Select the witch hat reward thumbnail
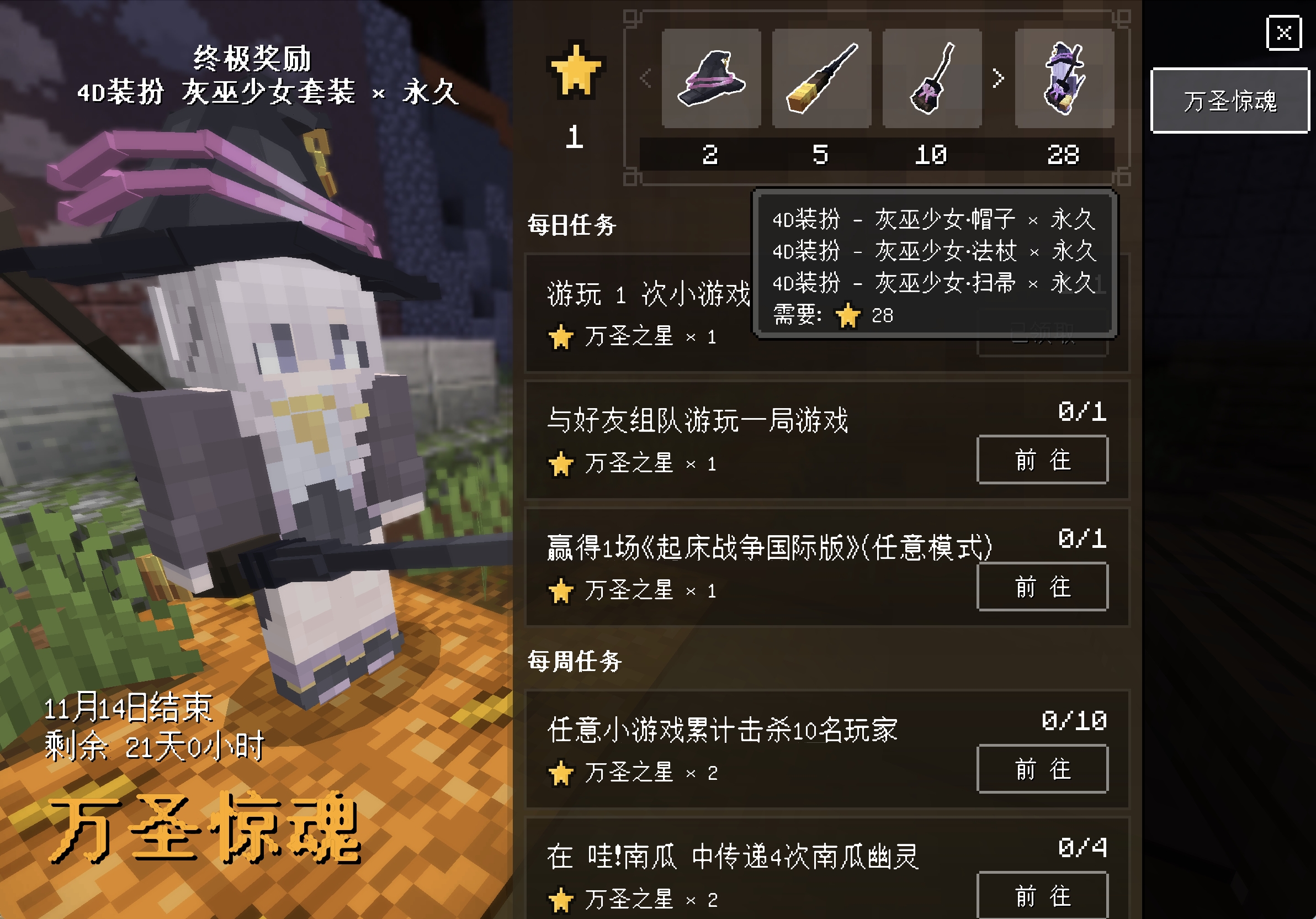This screenshot has width=1316, height=919. click(x=711, y=78)
